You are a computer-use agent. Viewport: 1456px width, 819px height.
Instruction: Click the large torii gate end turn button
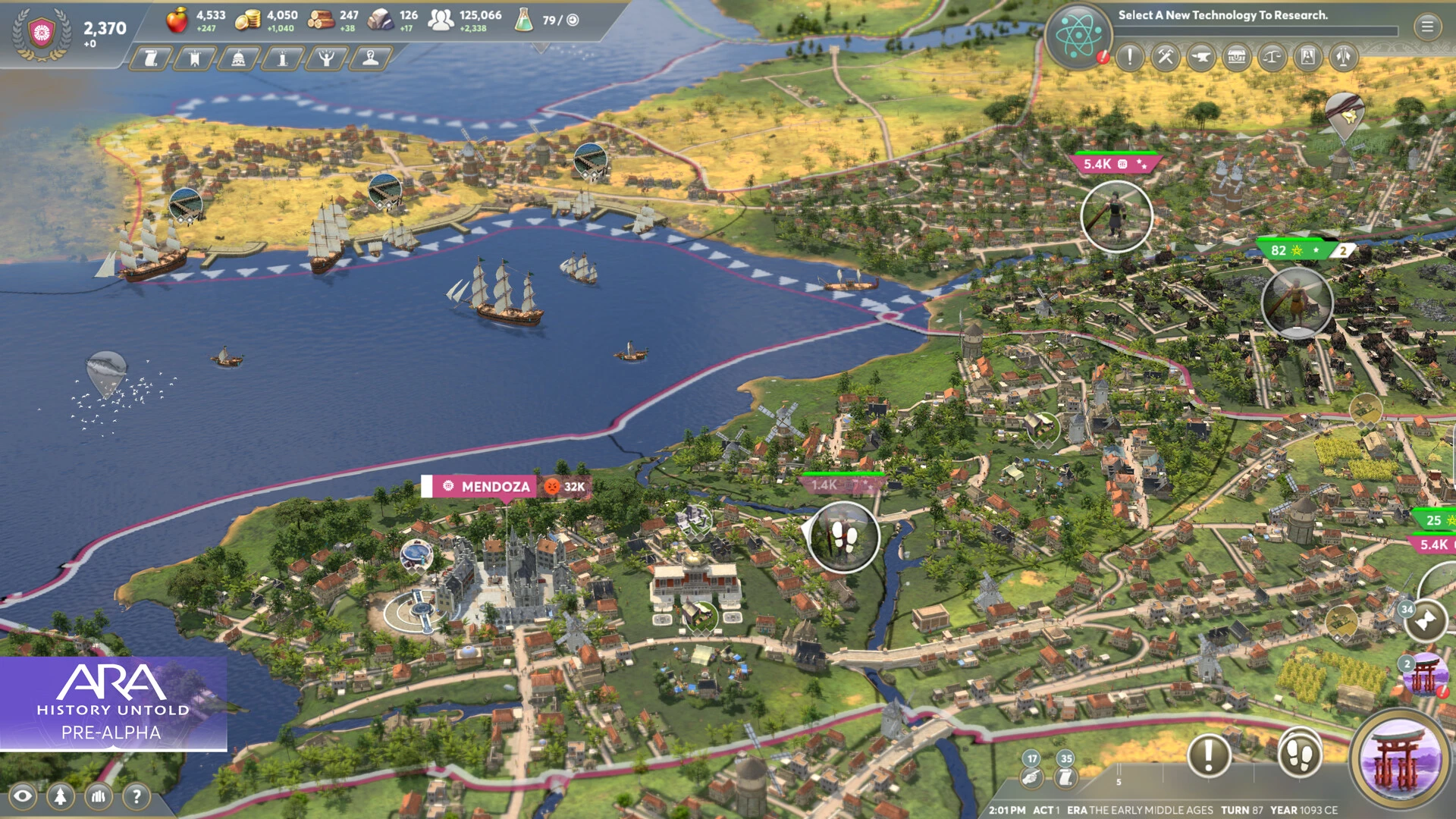click(1398, 758)
